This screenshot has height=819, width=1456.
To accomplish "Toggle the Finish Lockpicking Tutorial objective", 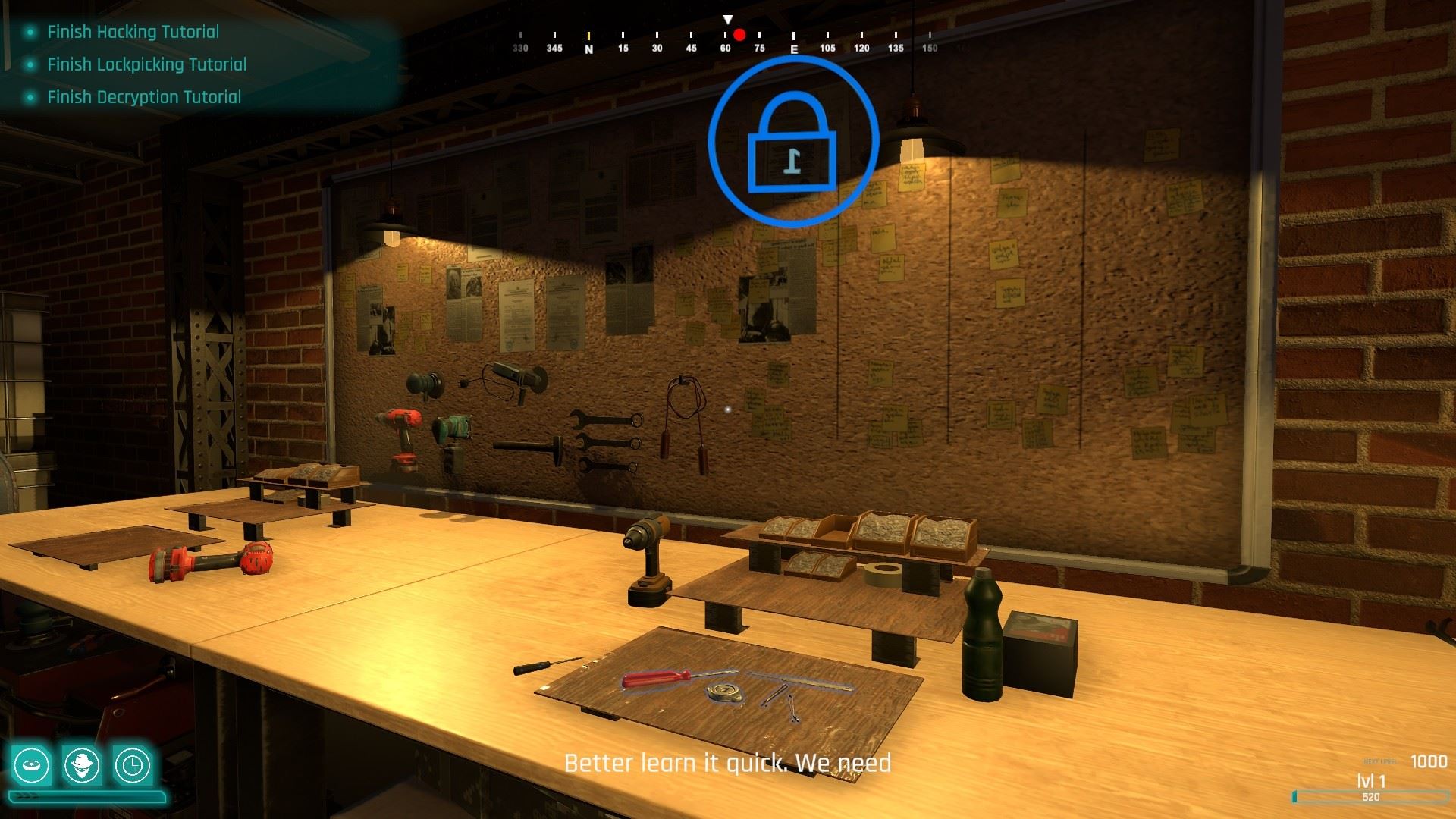I will 146,64.
